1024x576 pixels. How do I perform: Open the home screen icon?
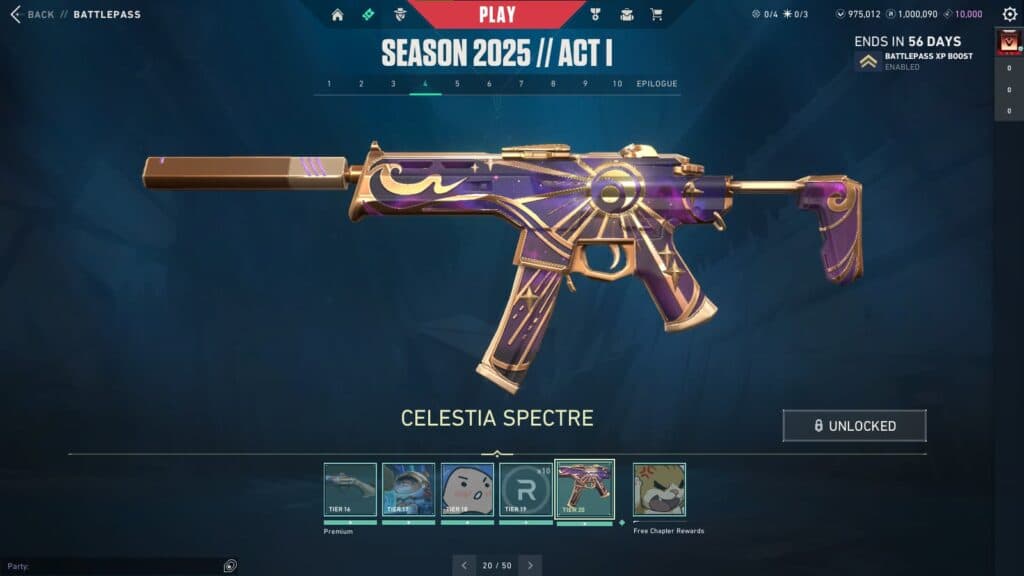(337, 15)
